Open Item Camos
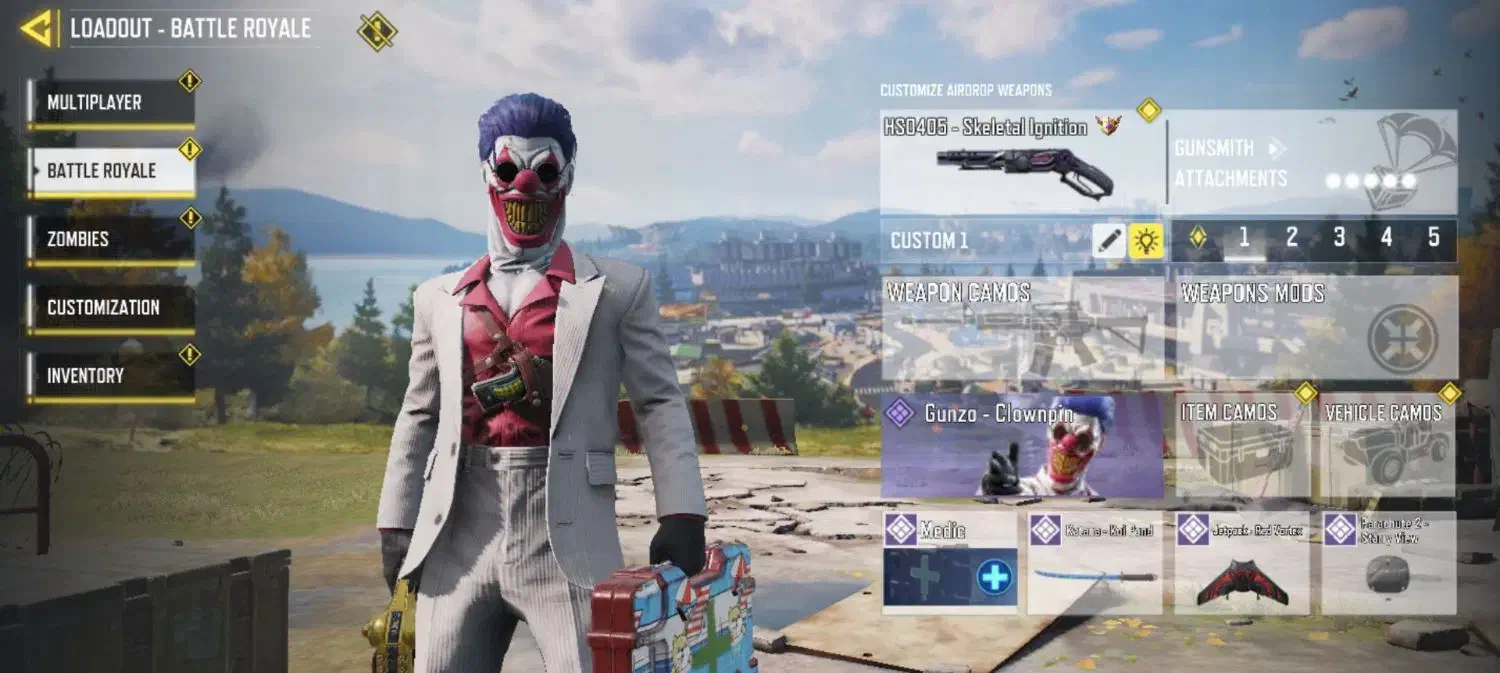1500x673 pixels. tap(1242, 447)
